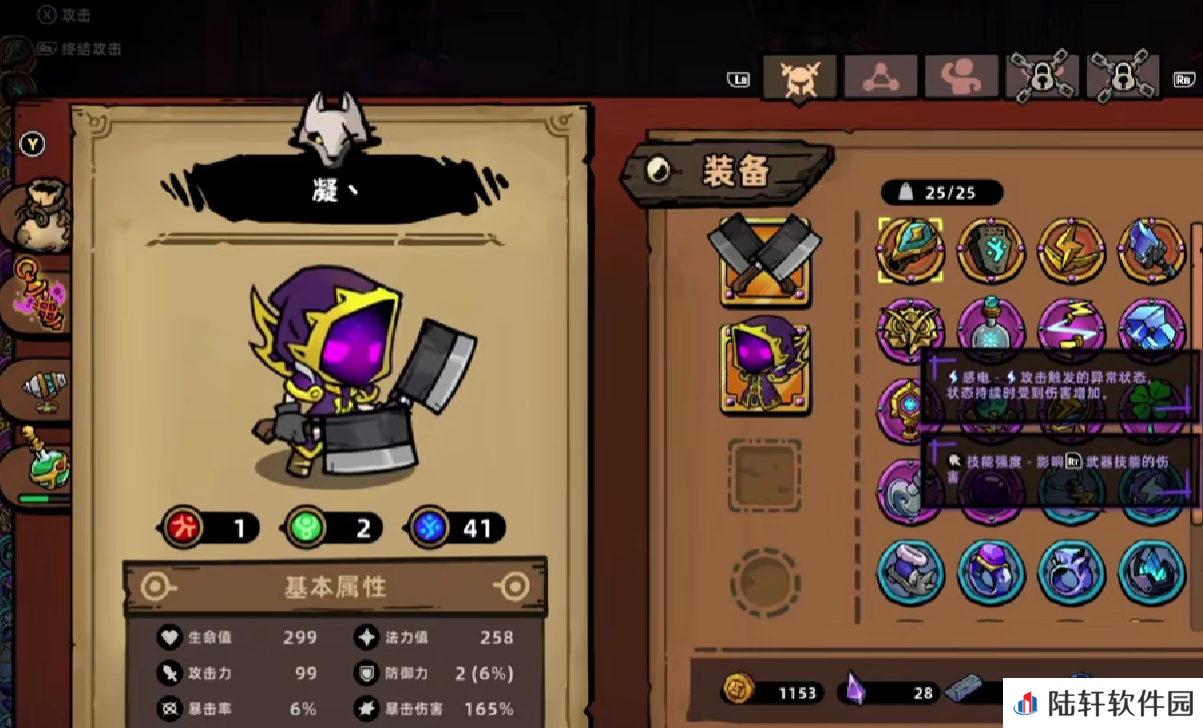Select the purple ring item slot

[991, 572]
